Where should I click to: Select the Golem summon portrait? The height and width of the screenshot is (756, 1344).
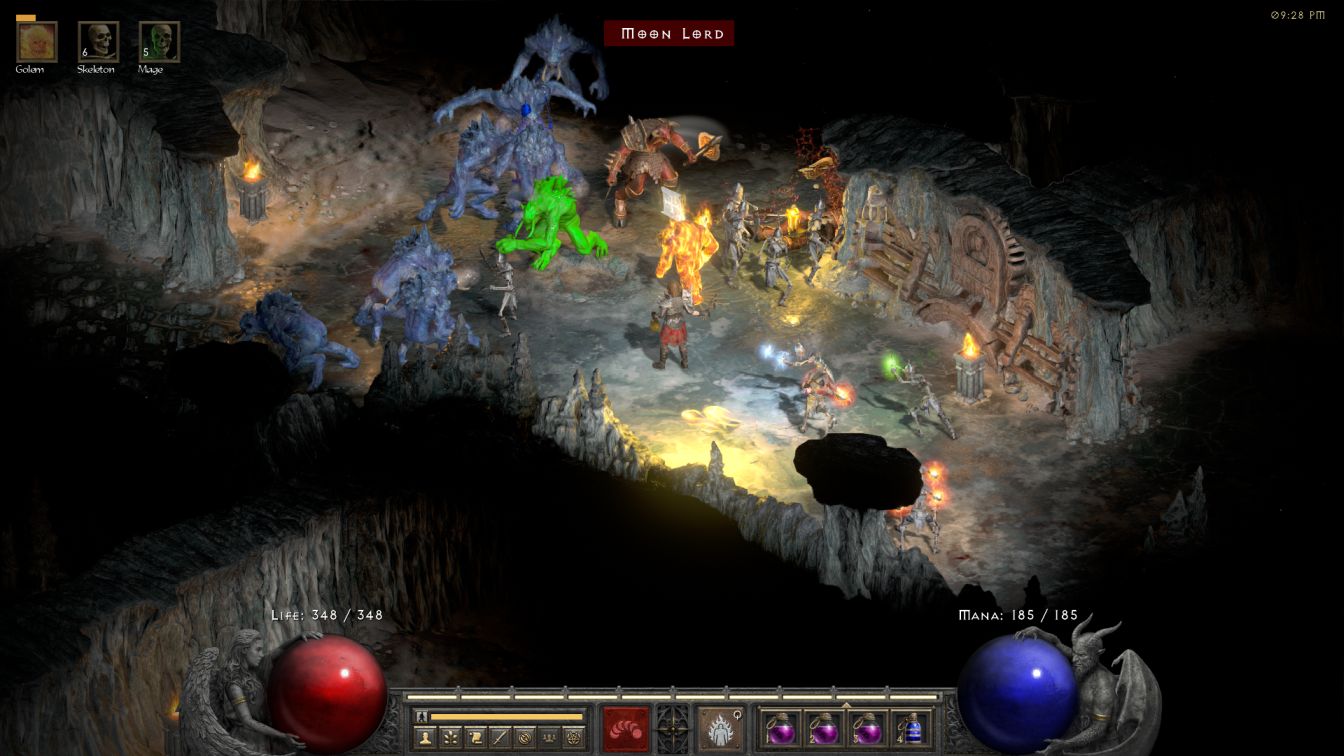tap(37, 41)
